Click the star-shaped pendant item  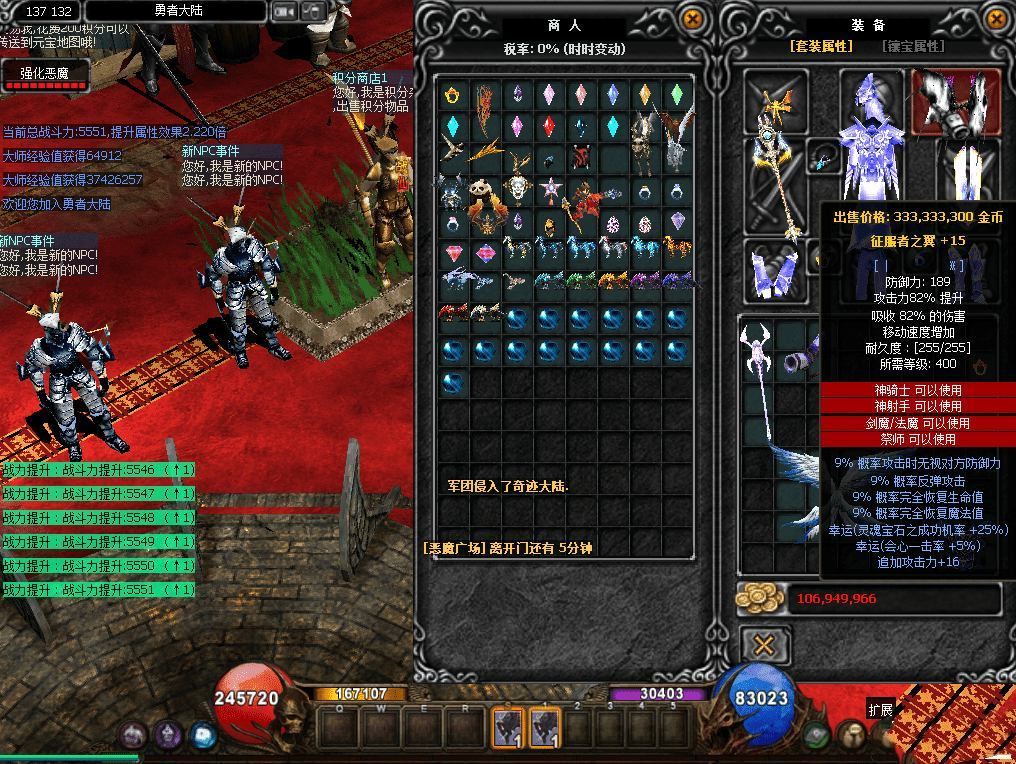click(x=549, y=189)
